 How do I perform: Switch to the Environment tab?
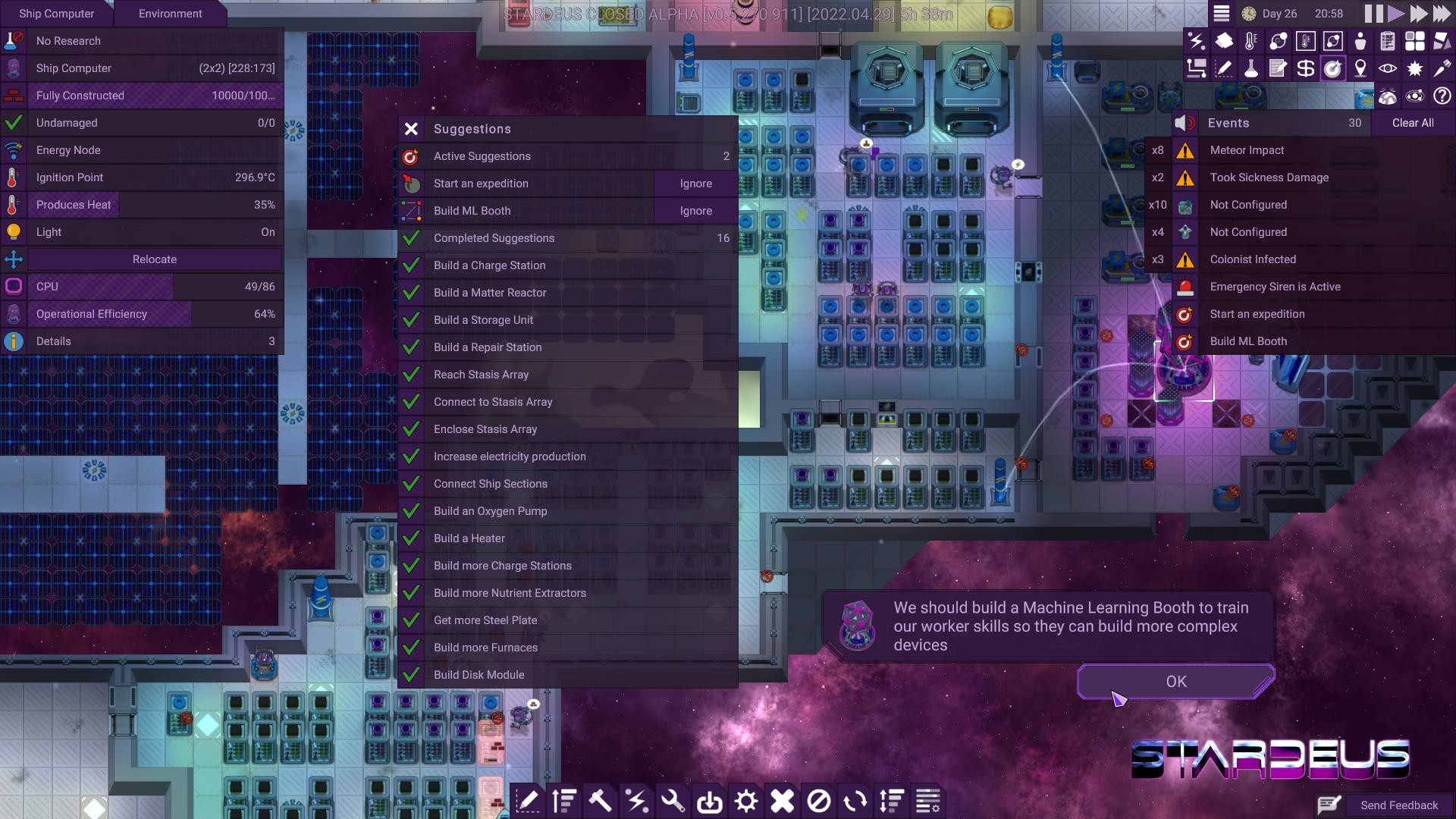(x=170, y=13)
